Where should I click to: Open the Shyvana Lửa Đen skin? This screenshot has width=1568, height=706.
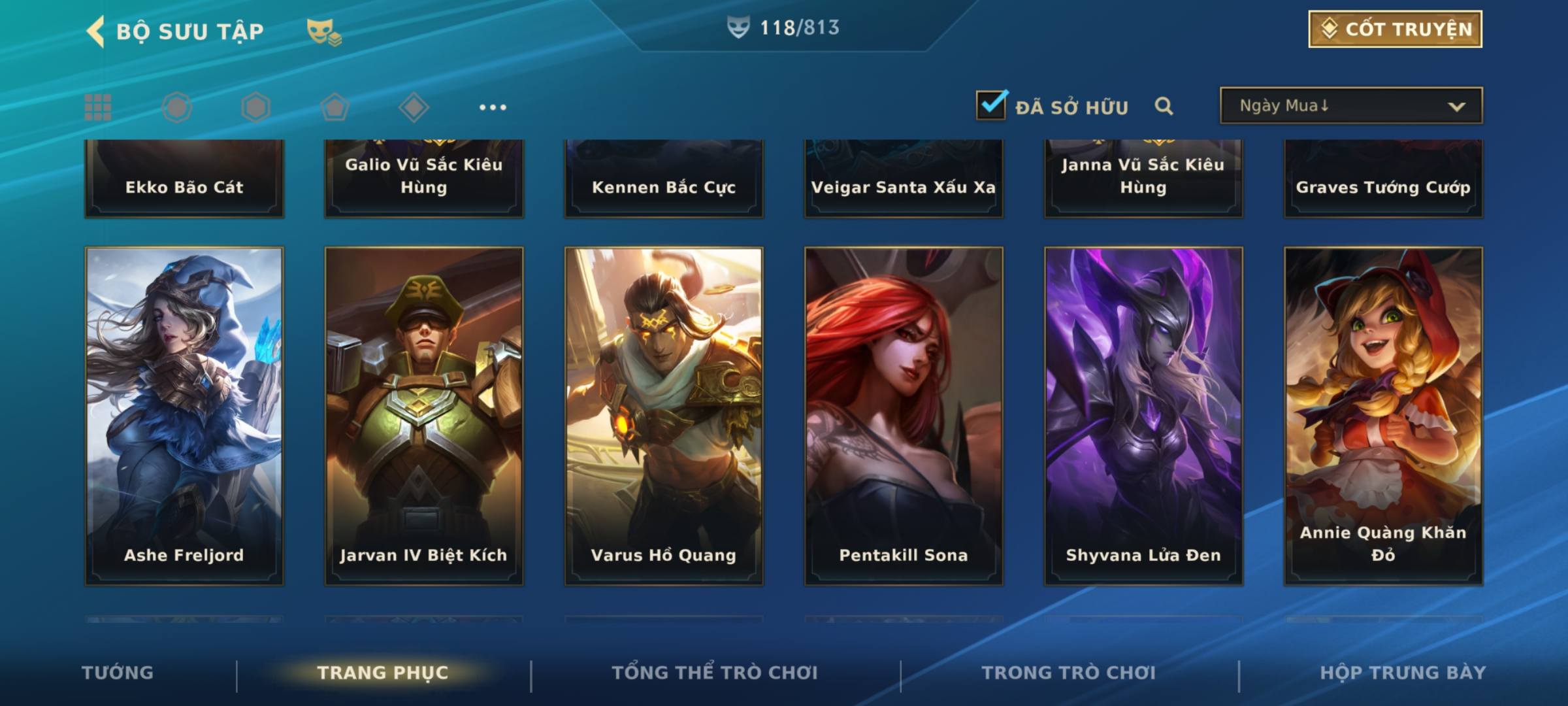pyautogui.click(x=1143, y=415)
